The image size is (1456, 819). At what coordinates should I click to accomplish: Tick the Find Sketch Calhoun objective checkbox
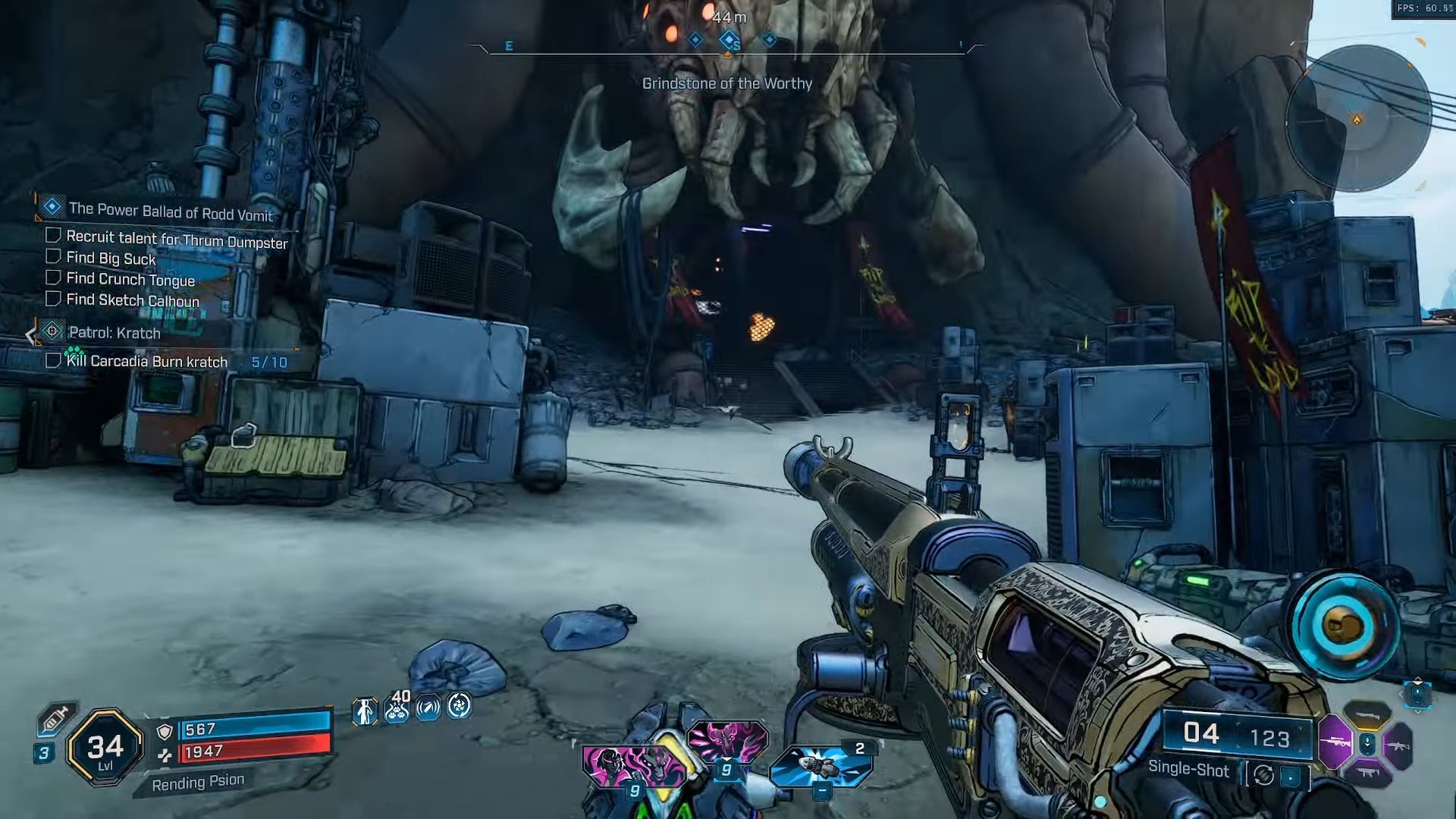pyautogui.click(x=53, y=300)
